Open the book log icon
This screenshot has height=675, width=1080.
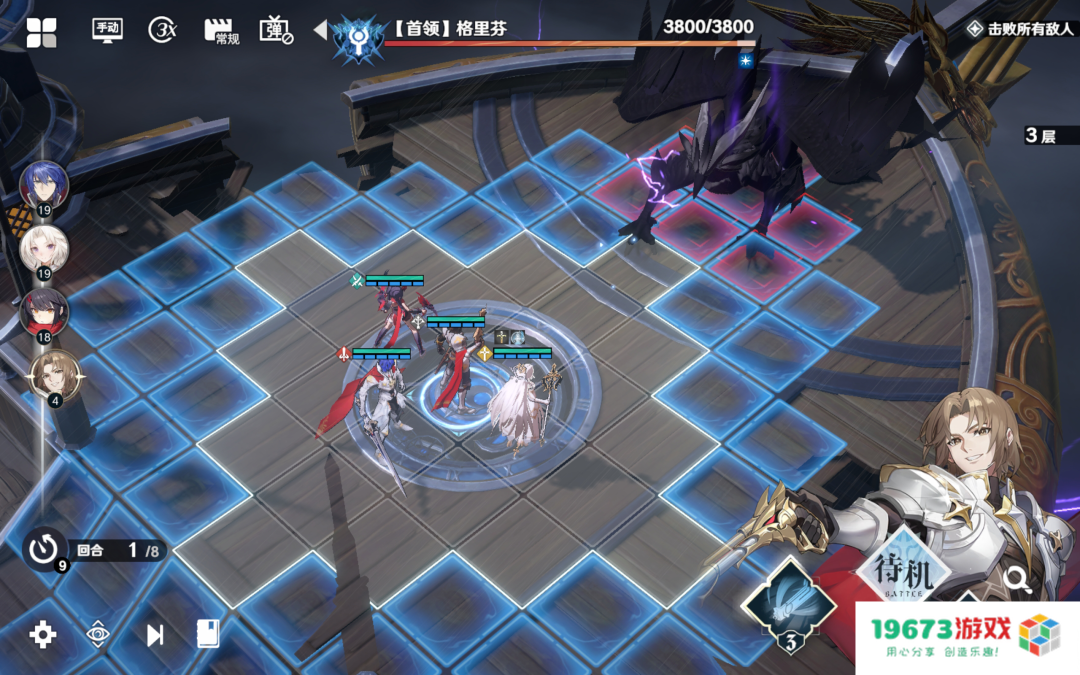208,633
